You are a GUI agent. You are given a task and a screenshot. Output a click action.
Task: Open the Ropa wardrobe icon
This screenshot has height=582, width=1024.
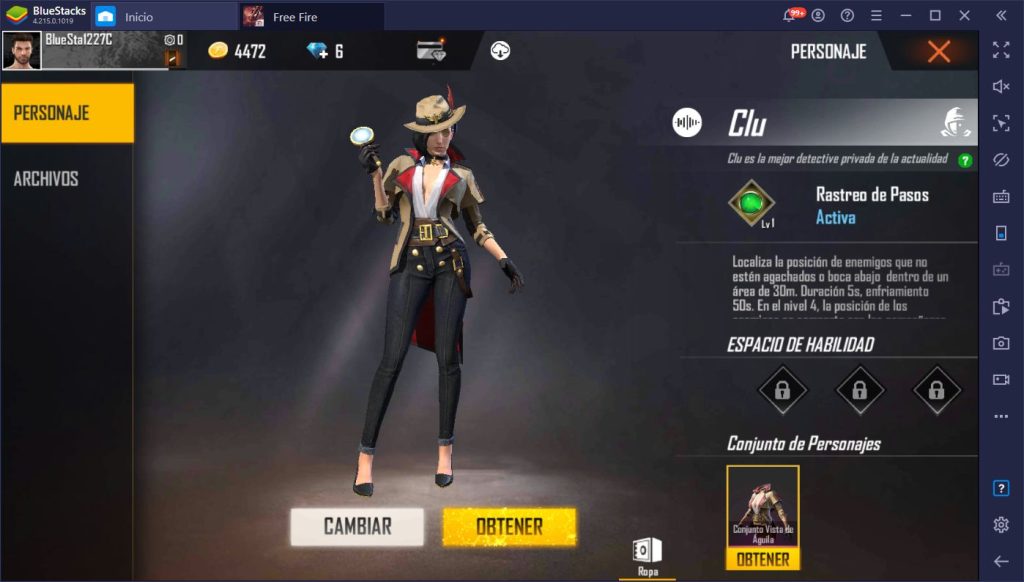coord(647,553)
